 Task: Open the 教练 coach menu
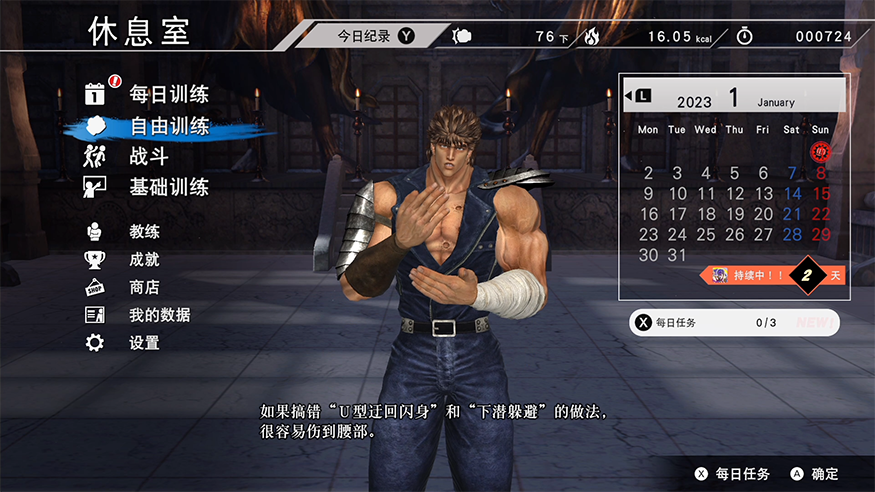click(144, 231)
